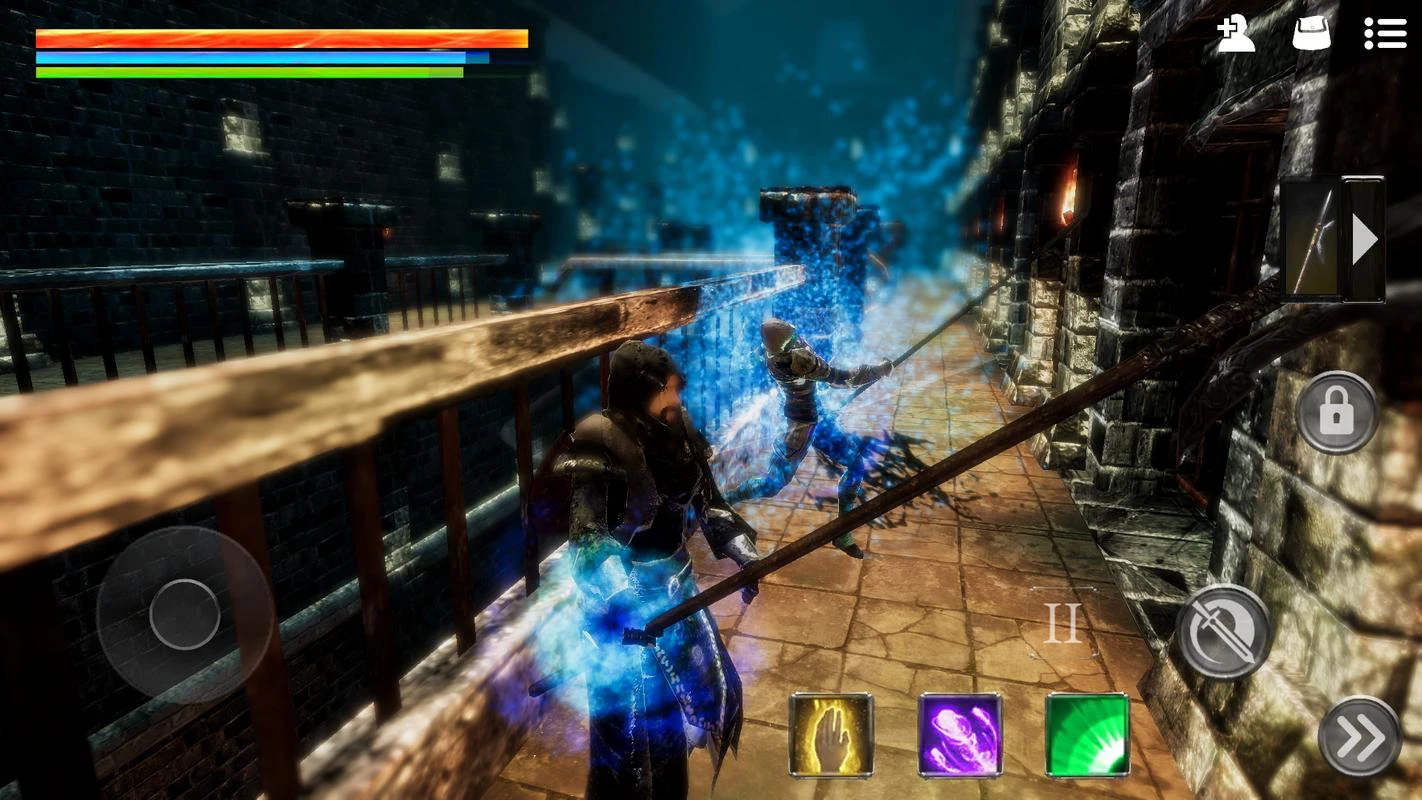Toggle the target lock button
The image size is (1422, 800).
point(1336,413)
